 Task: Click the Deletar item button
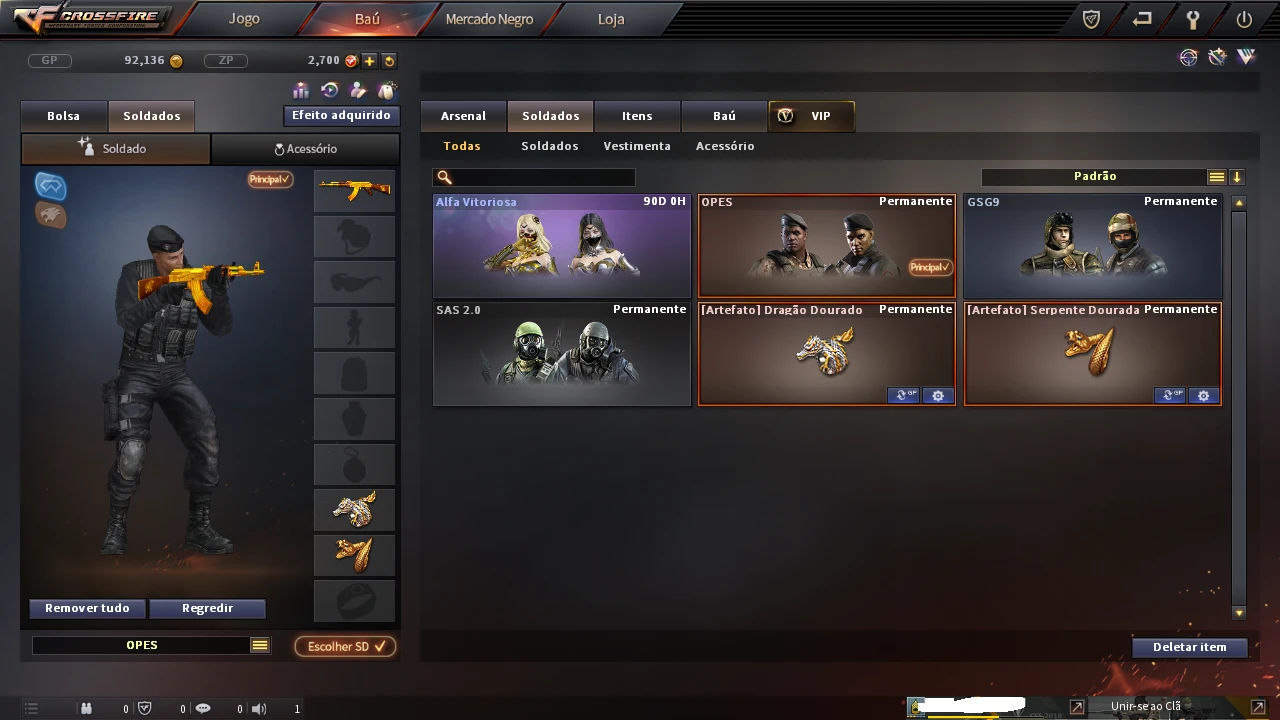click(x=1190, y=647)
